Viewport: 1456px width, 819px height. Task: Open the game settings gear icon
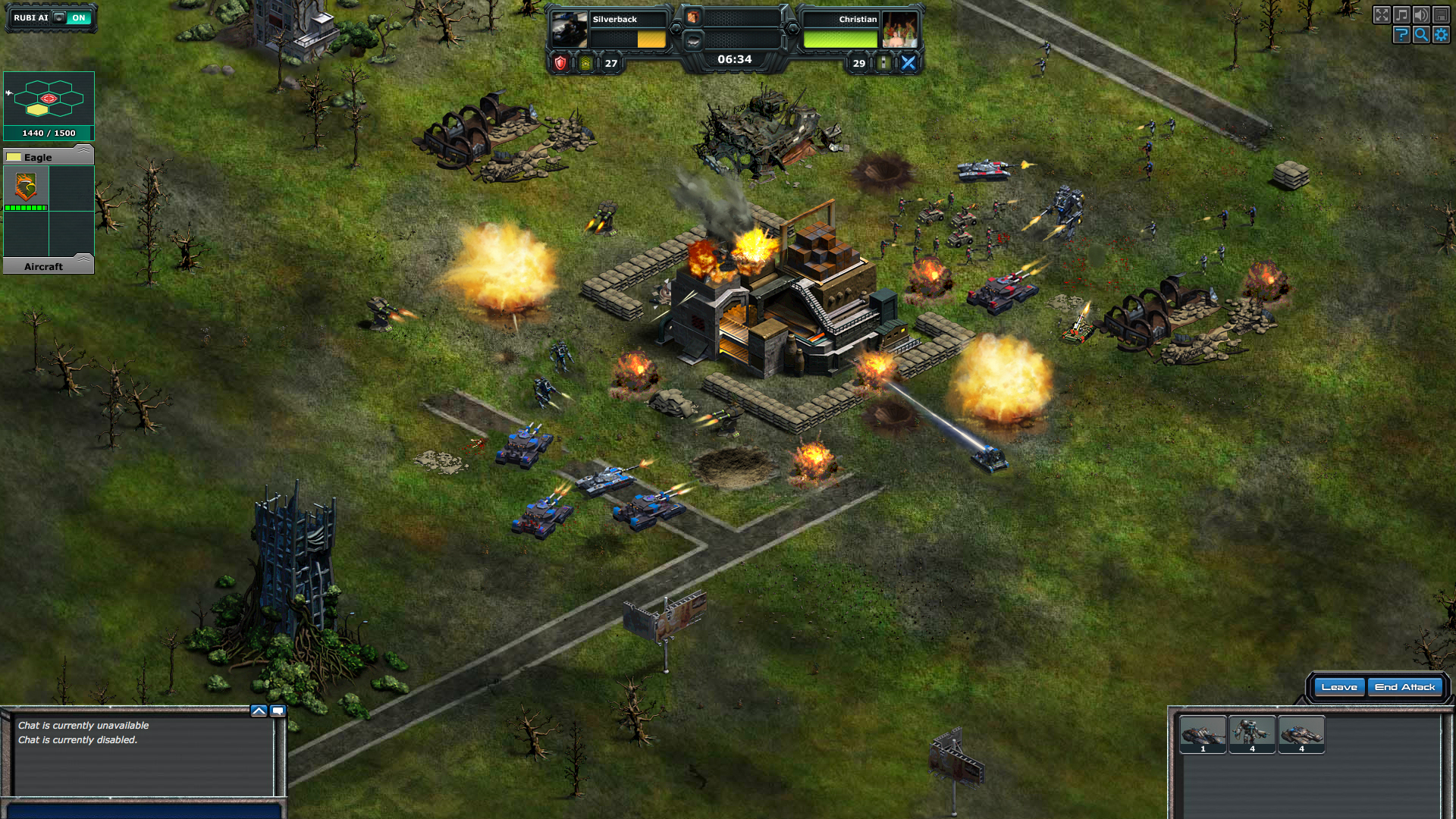tap(1441, 34)
